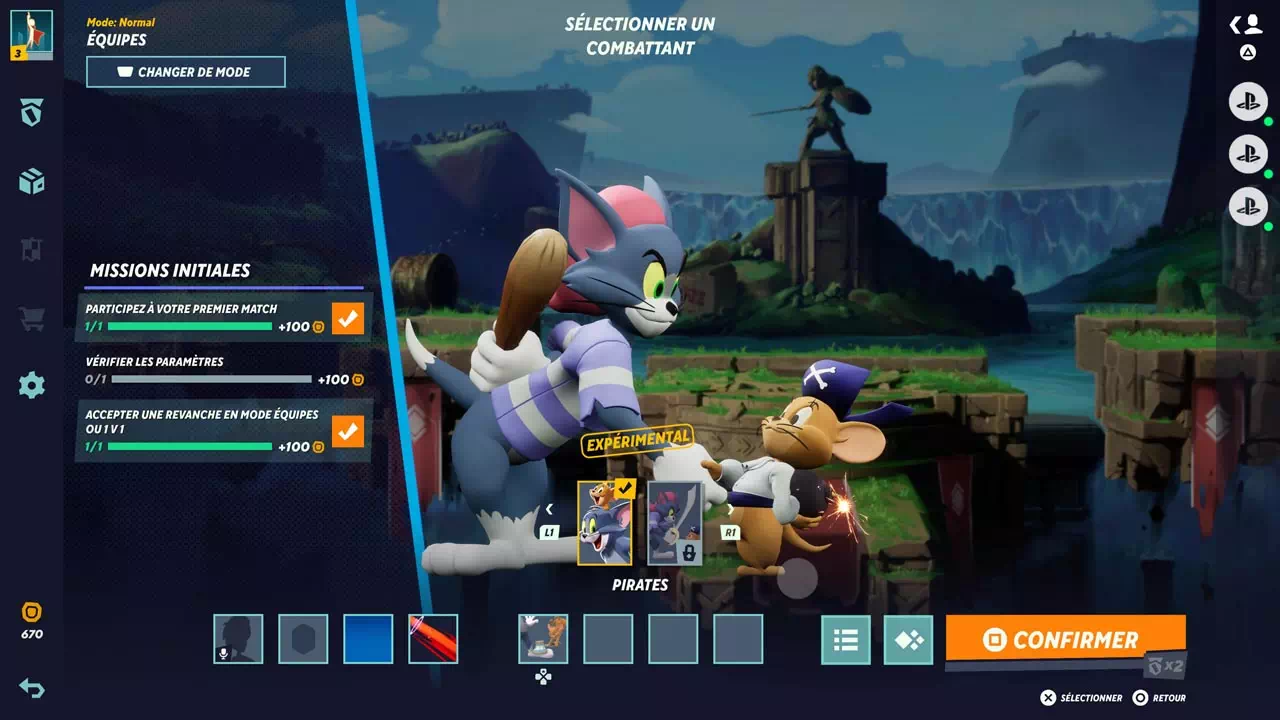Choose the blue banner slot

pyautogui.click(x=368, y=639)
